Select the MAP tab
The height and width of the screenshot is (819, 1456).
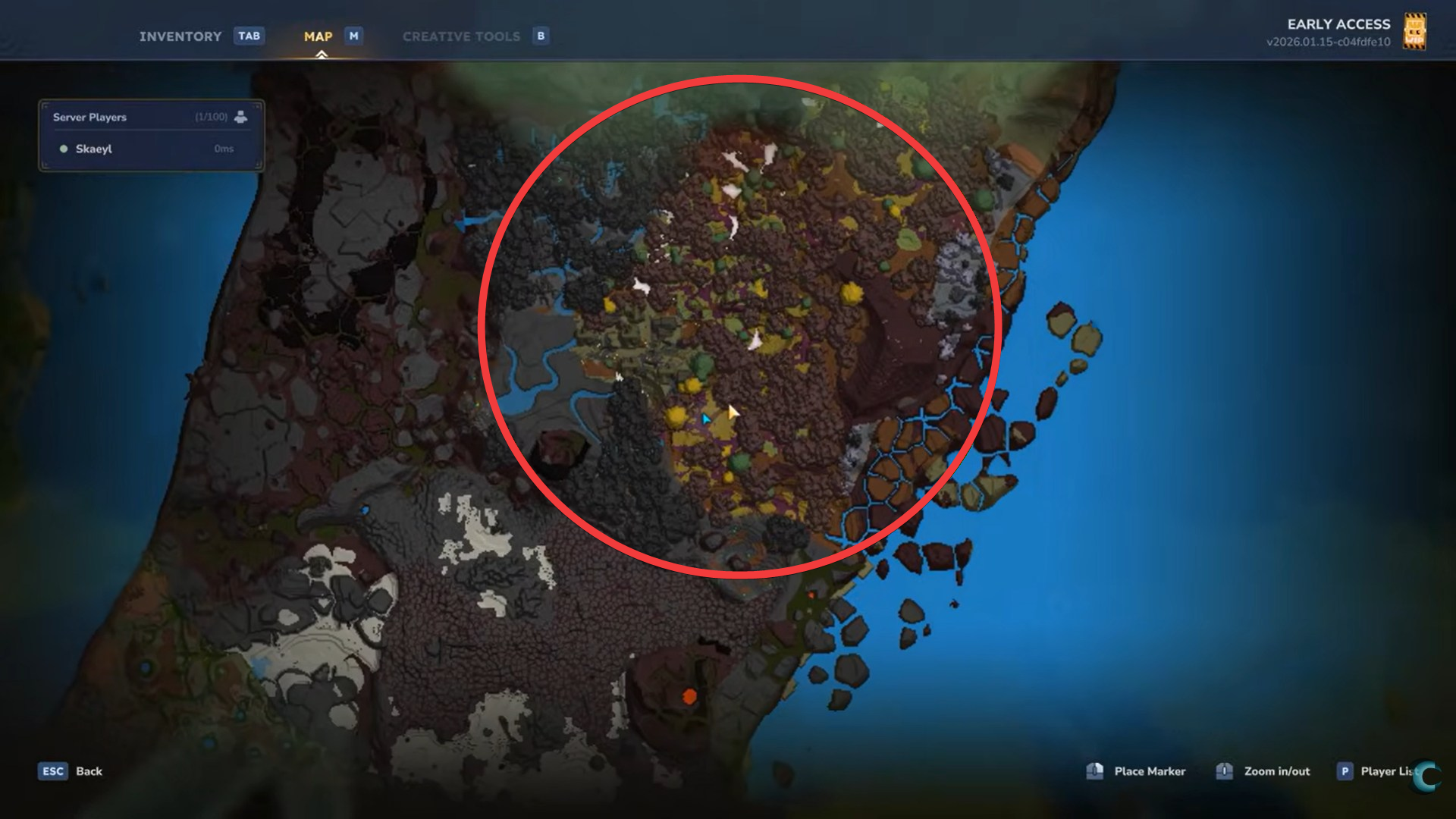(318, 36)
